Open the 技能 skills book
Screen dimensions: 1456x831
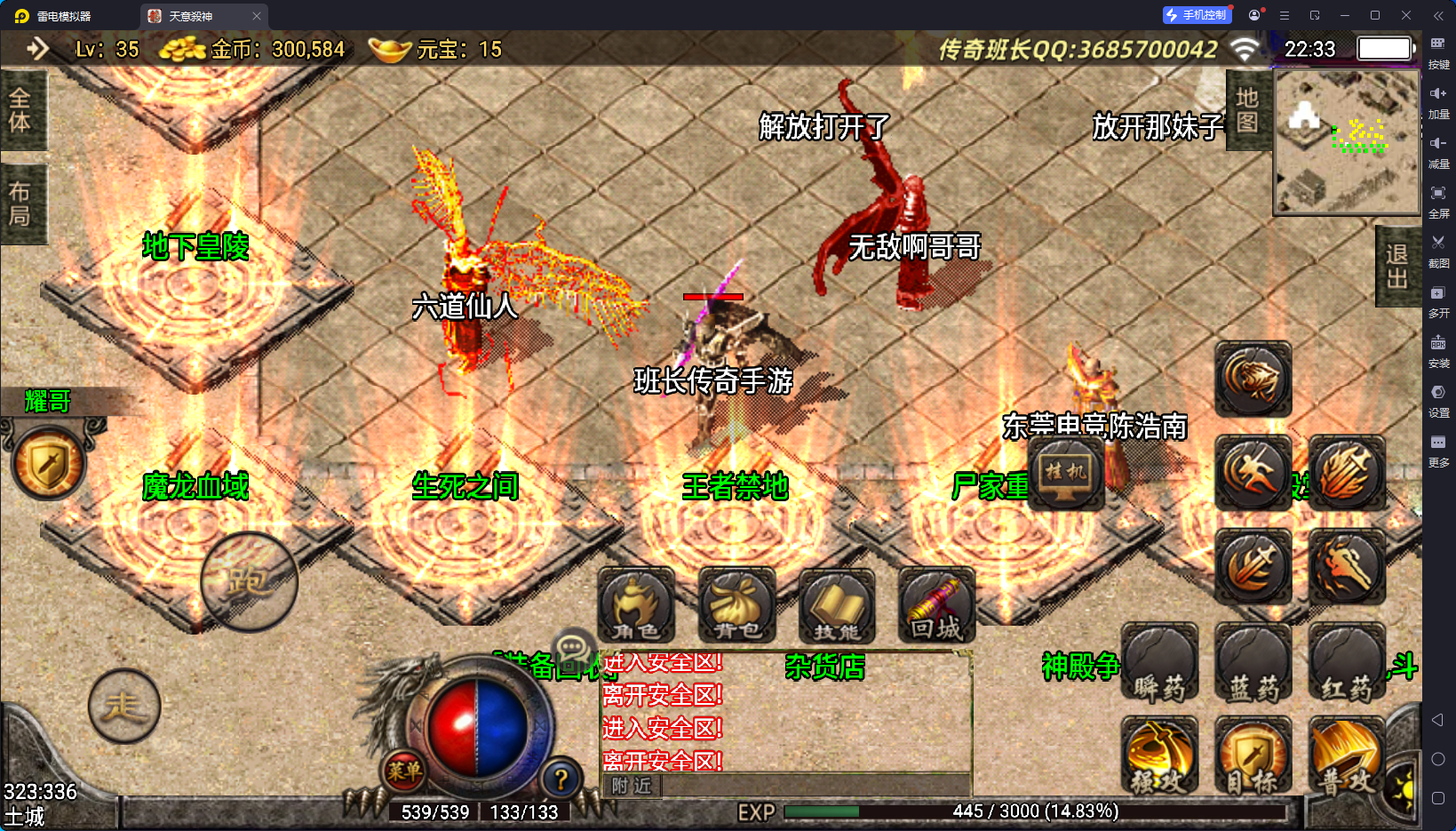point(837,606)
